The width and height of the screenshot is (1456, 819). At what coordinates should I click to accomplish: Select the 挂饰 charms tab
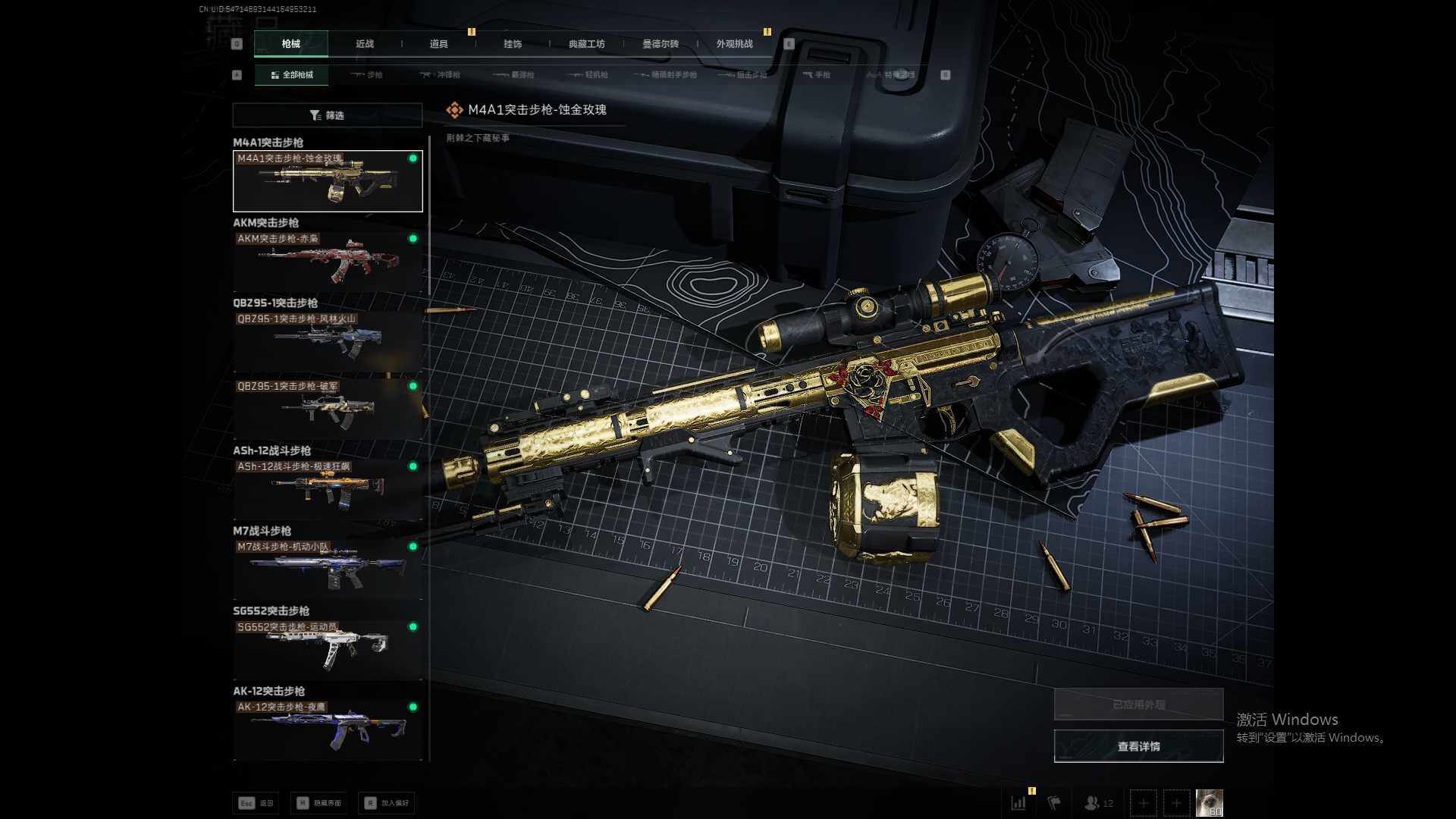(x=513, y=44)
